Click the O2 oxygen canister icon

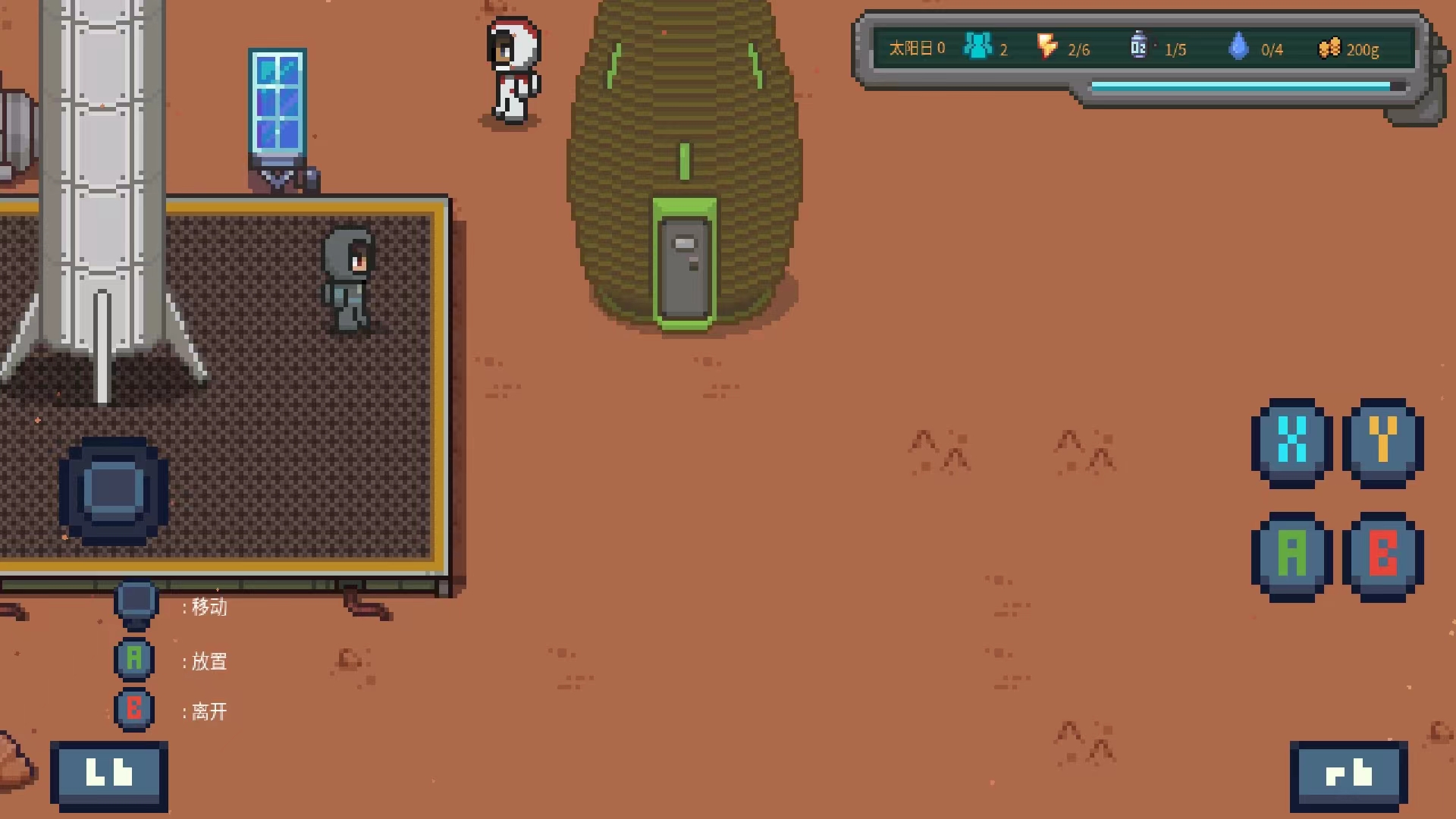(x=1137, y=44)
